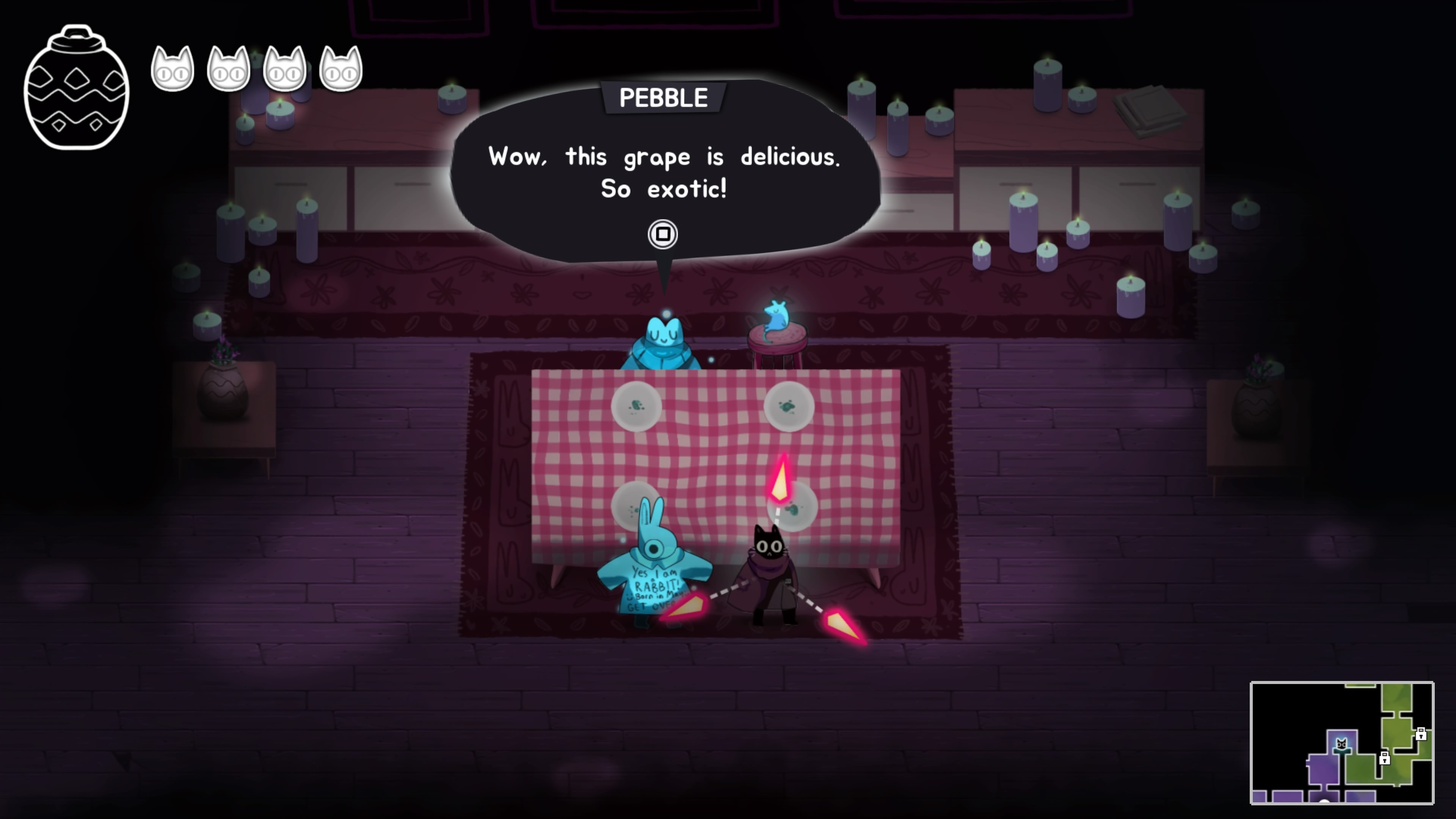Expand the minimap

pos(1341,742)
